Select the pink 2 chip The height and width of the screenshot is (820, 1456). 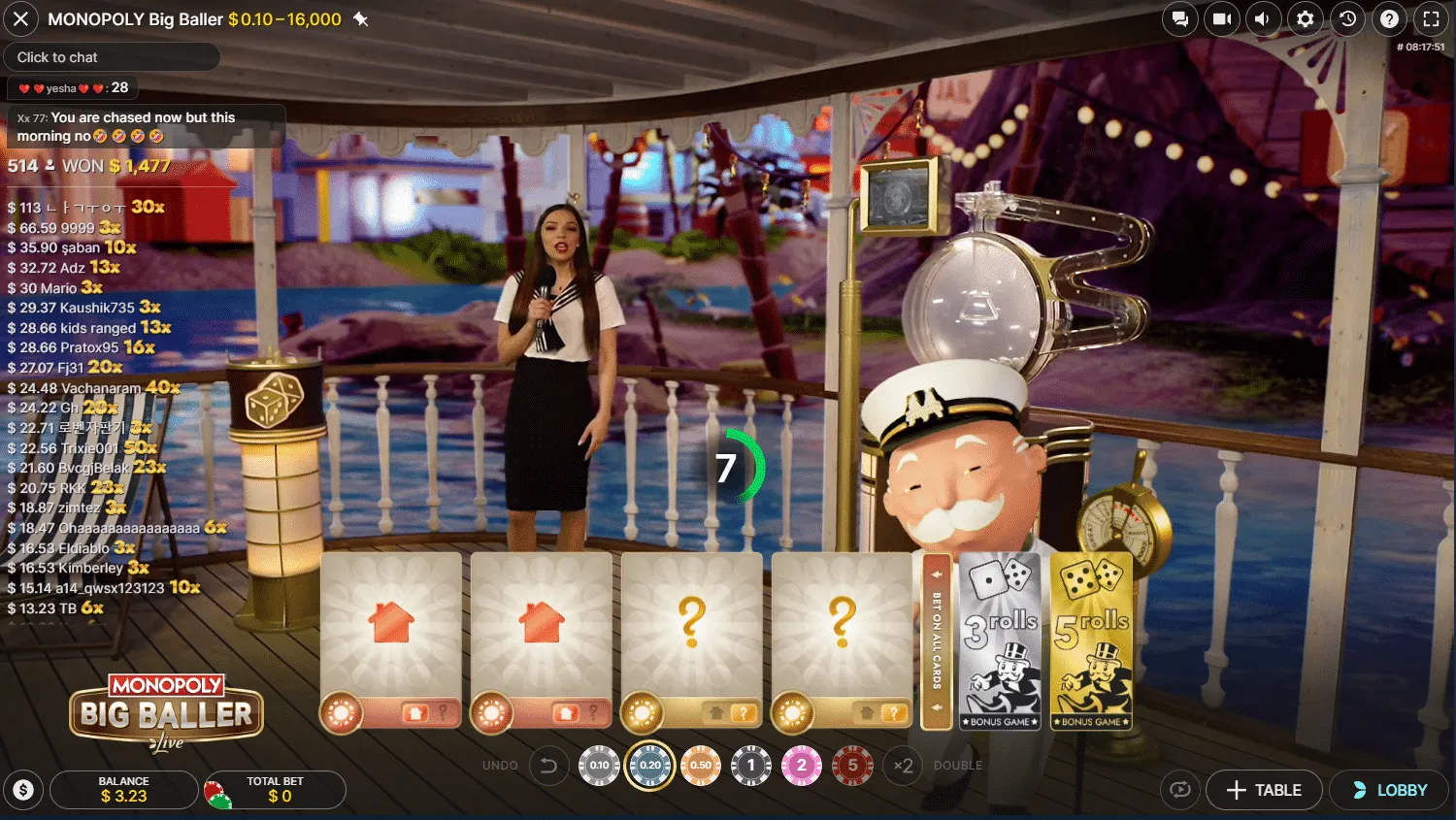point(802,765)
